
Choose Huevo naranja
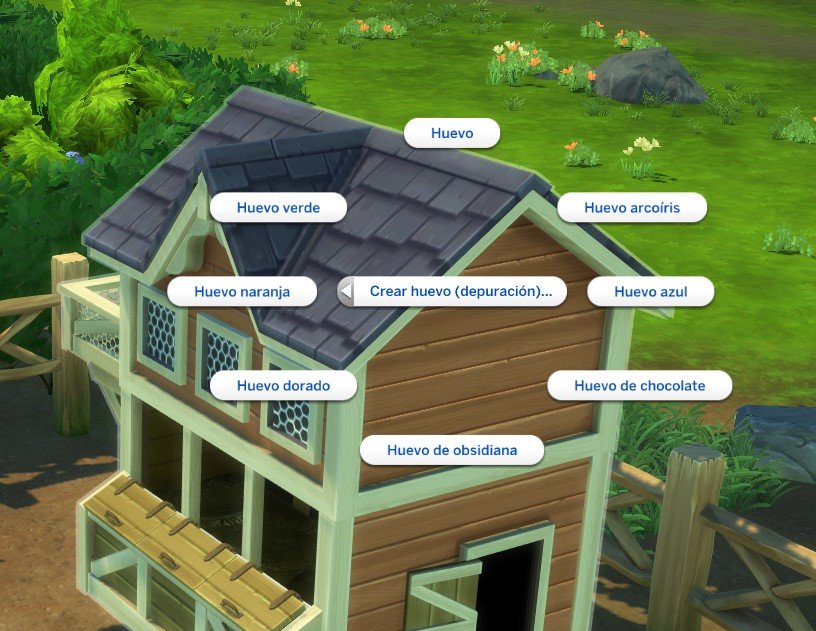coord(242,292)
